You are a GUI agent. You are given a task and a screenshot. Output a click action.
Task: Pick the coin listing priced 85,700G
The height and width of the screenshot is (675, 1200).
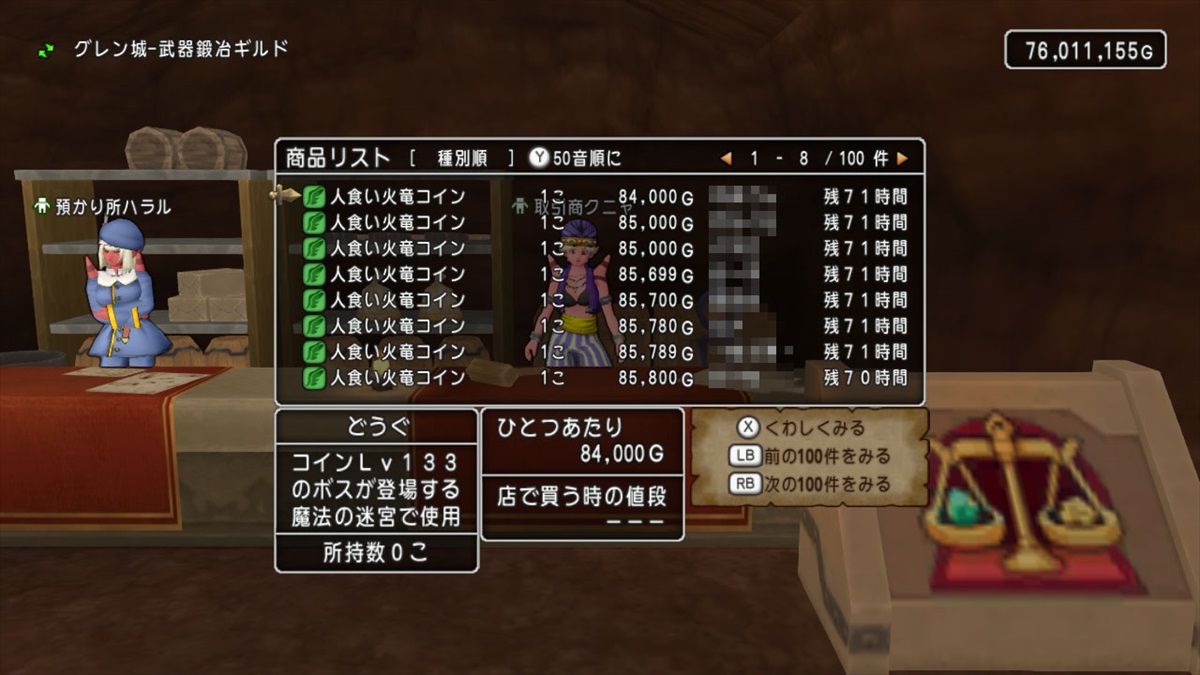[600, 300]
